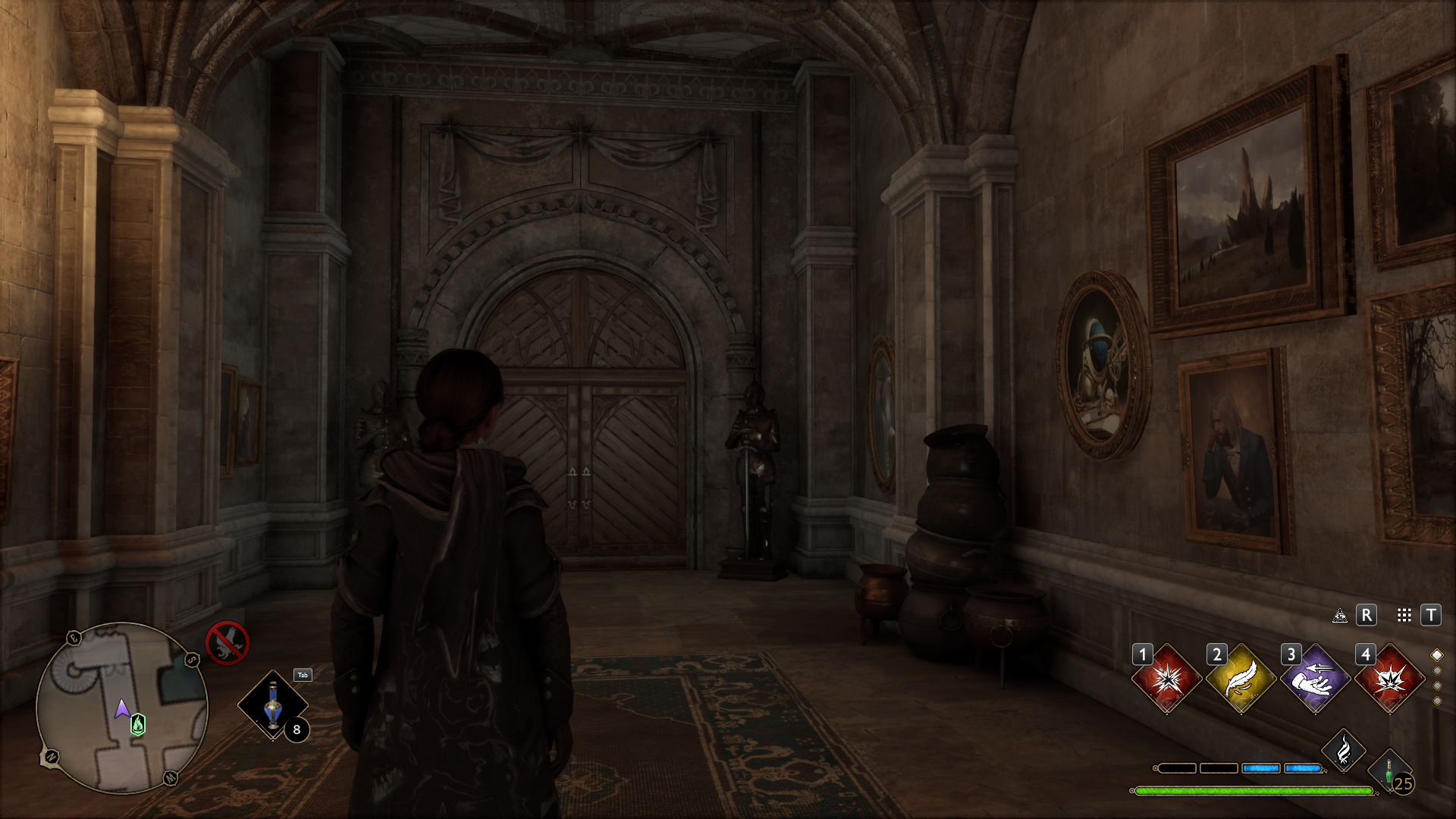
Task: Cast the red explosion spell in slot 4
Action: click(x=1389, y=679)
